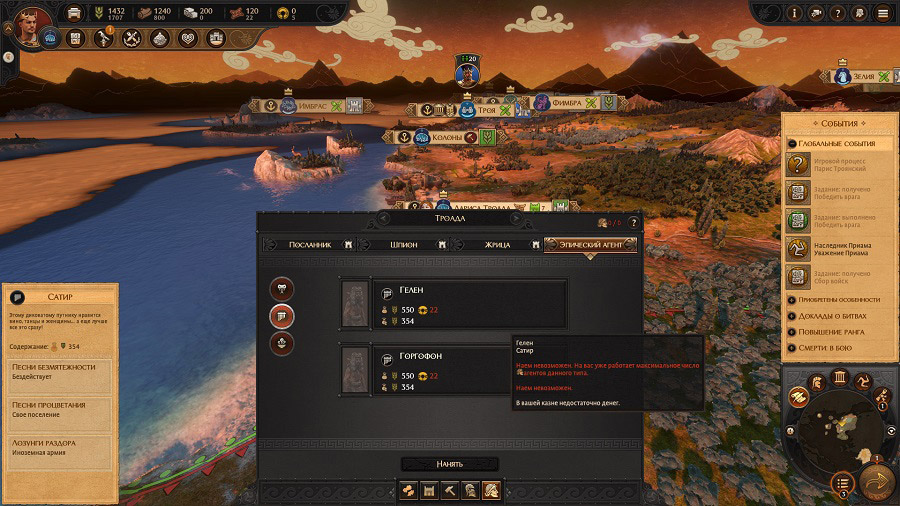Select the Гелен agent recruitment card
The width and height of the screenshot is (900, 506).
[453, 304]
